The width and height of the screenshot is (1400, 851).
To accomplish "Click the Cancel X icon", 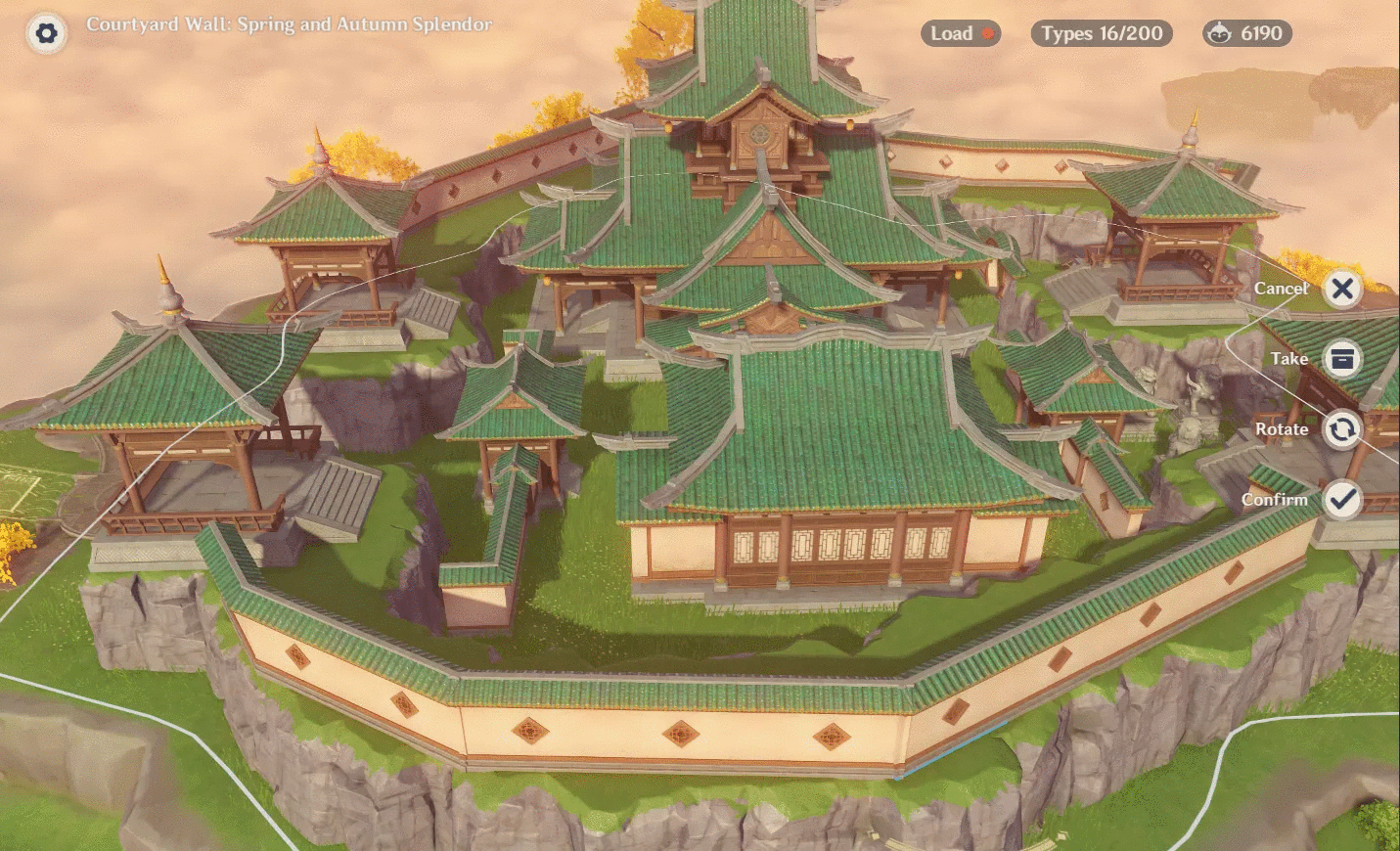I will (x=1342, y=289).
